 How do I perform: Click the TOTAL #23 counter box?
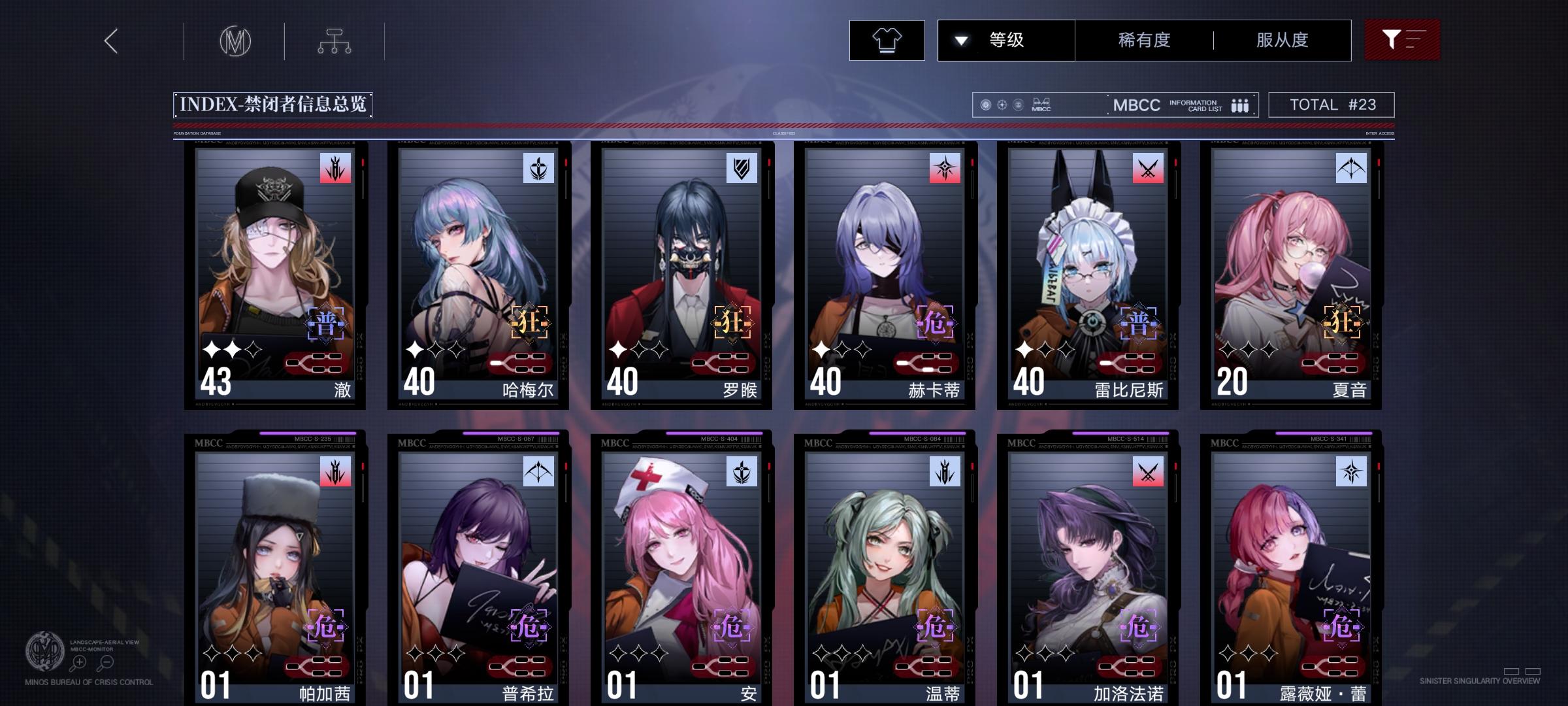click(1331, 104)
